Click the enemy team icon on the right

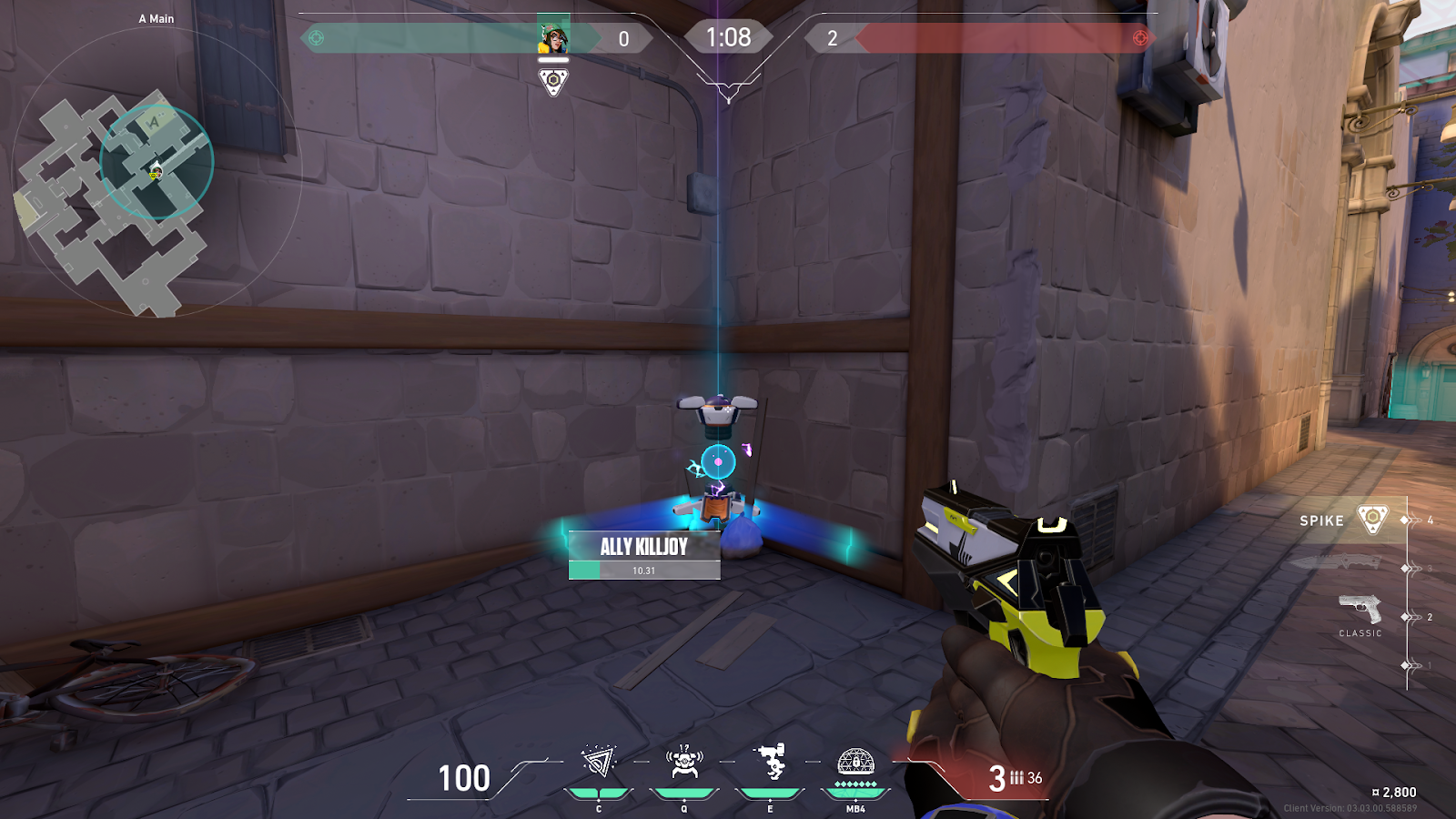pyautogui.click(x=1139, y=37)
